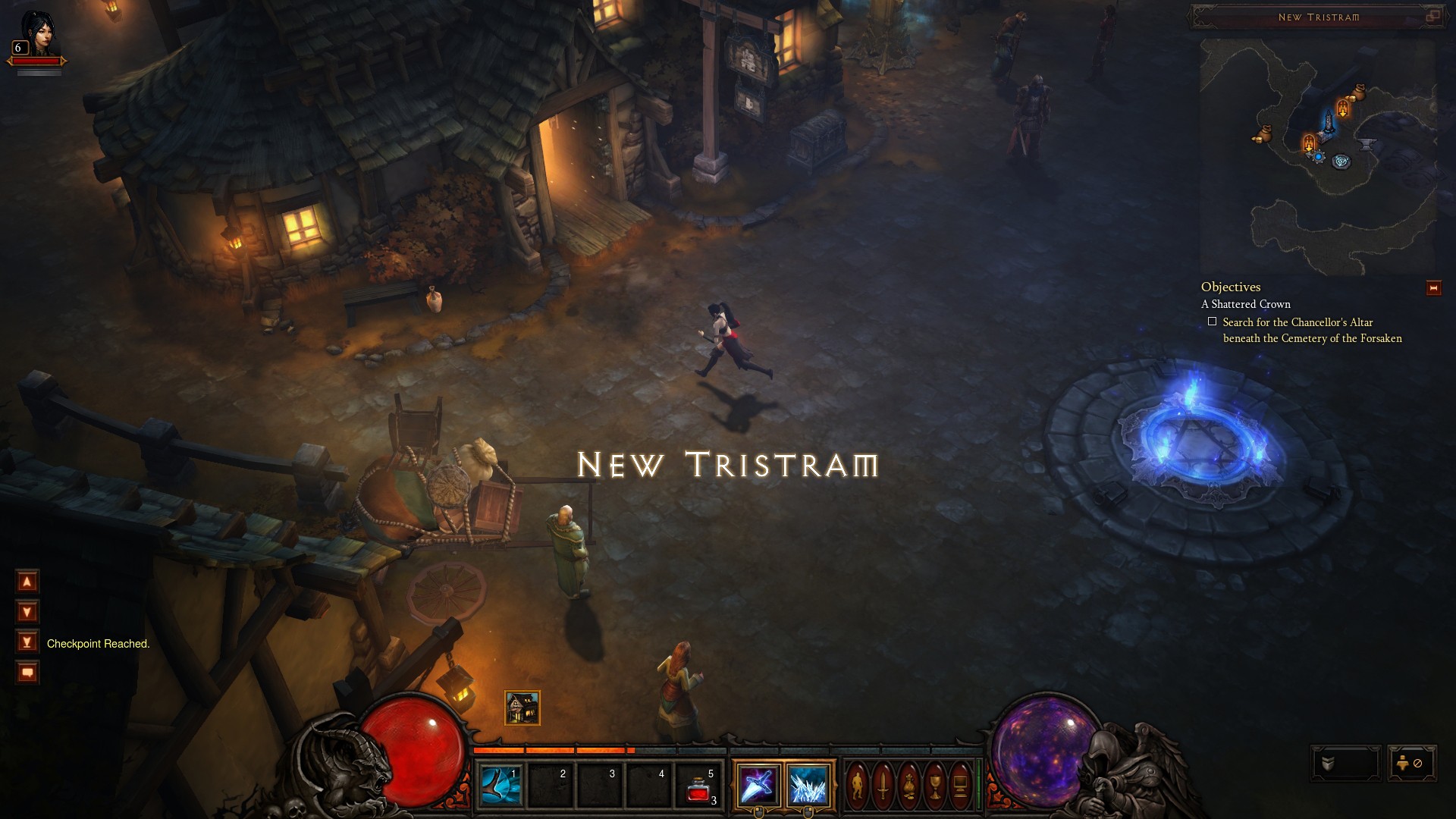Open the game menu computer icon
The width and height of the screenshot is (1456, 819).
(x=960, y=784)
